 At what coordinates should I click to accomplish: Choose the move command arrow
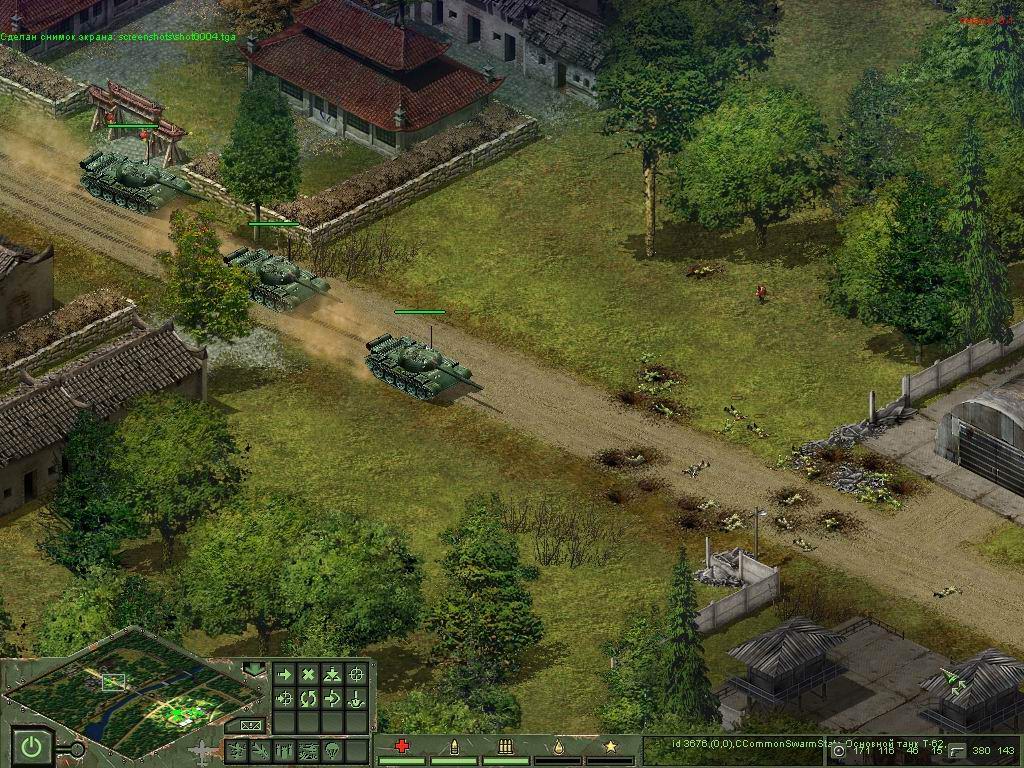point(285,675)
